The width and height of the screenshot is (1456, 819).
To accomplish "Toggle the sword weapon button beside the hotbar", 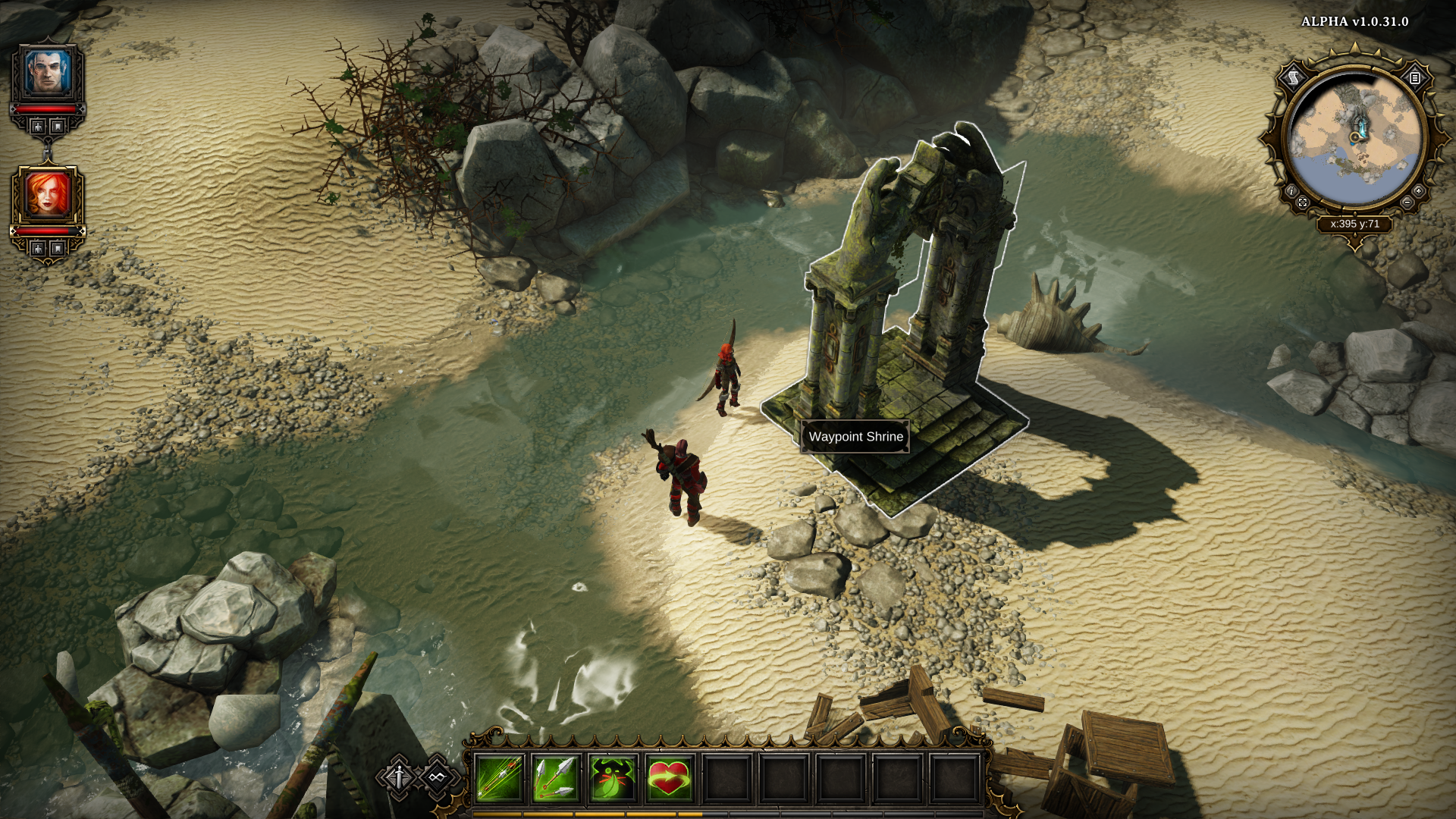I will click(x=399, y=777).
